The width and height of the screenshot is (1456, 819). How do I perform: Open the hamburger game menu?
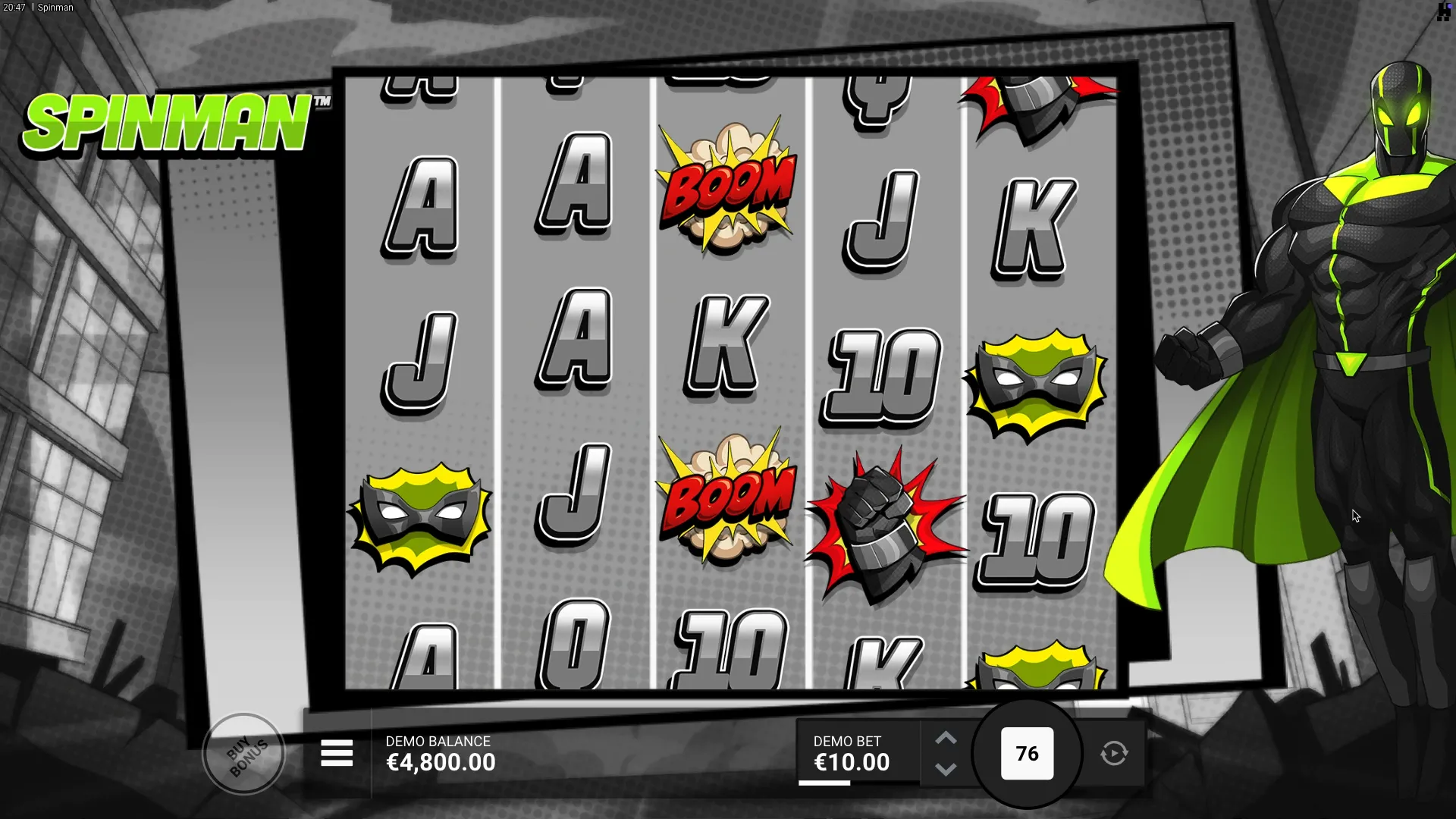[337, 754]
